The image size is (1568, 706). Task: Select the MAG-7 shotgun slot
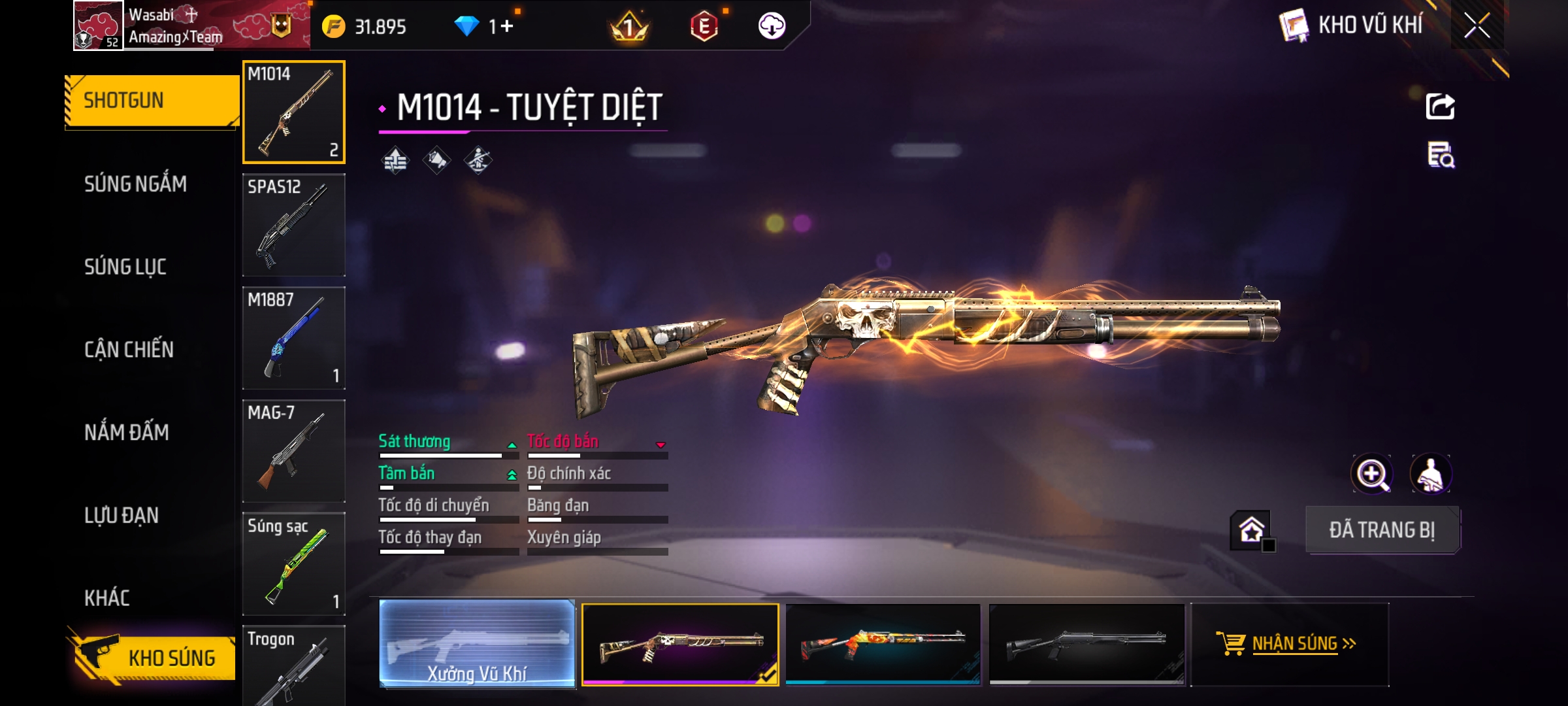coord(294,451)
